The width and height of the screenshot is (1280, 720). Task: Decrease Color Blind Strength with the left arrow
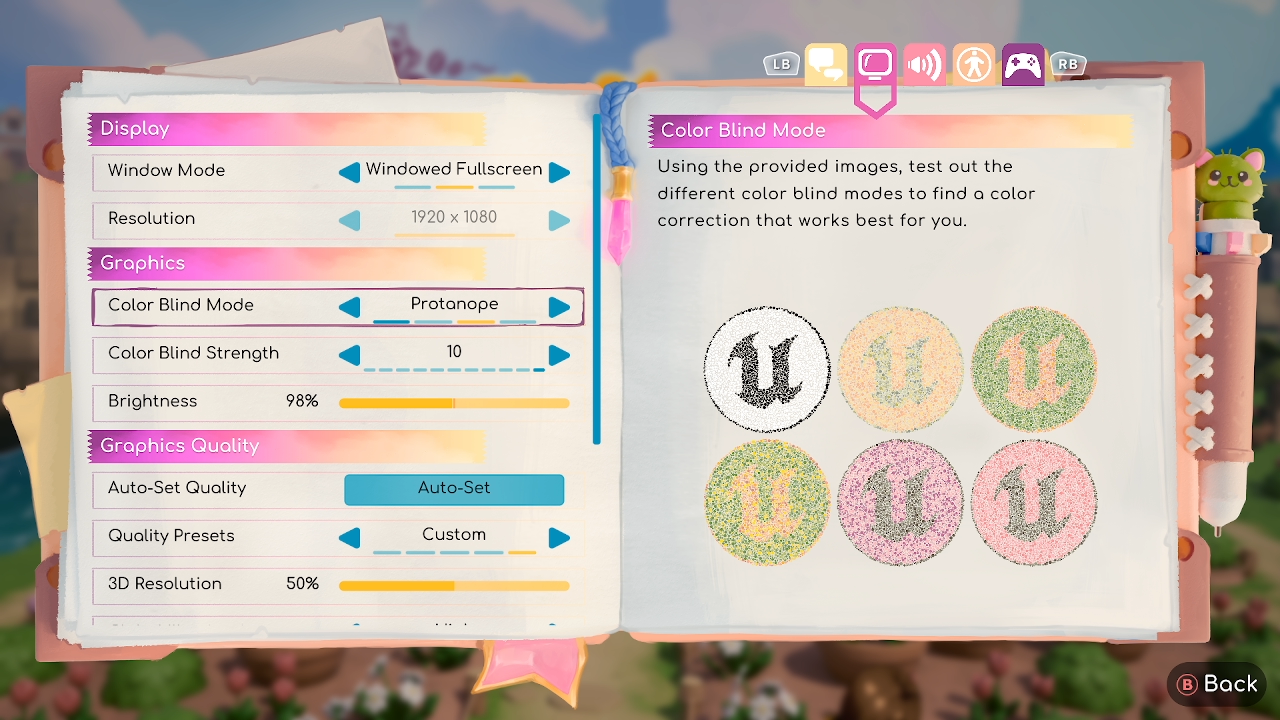349,354
